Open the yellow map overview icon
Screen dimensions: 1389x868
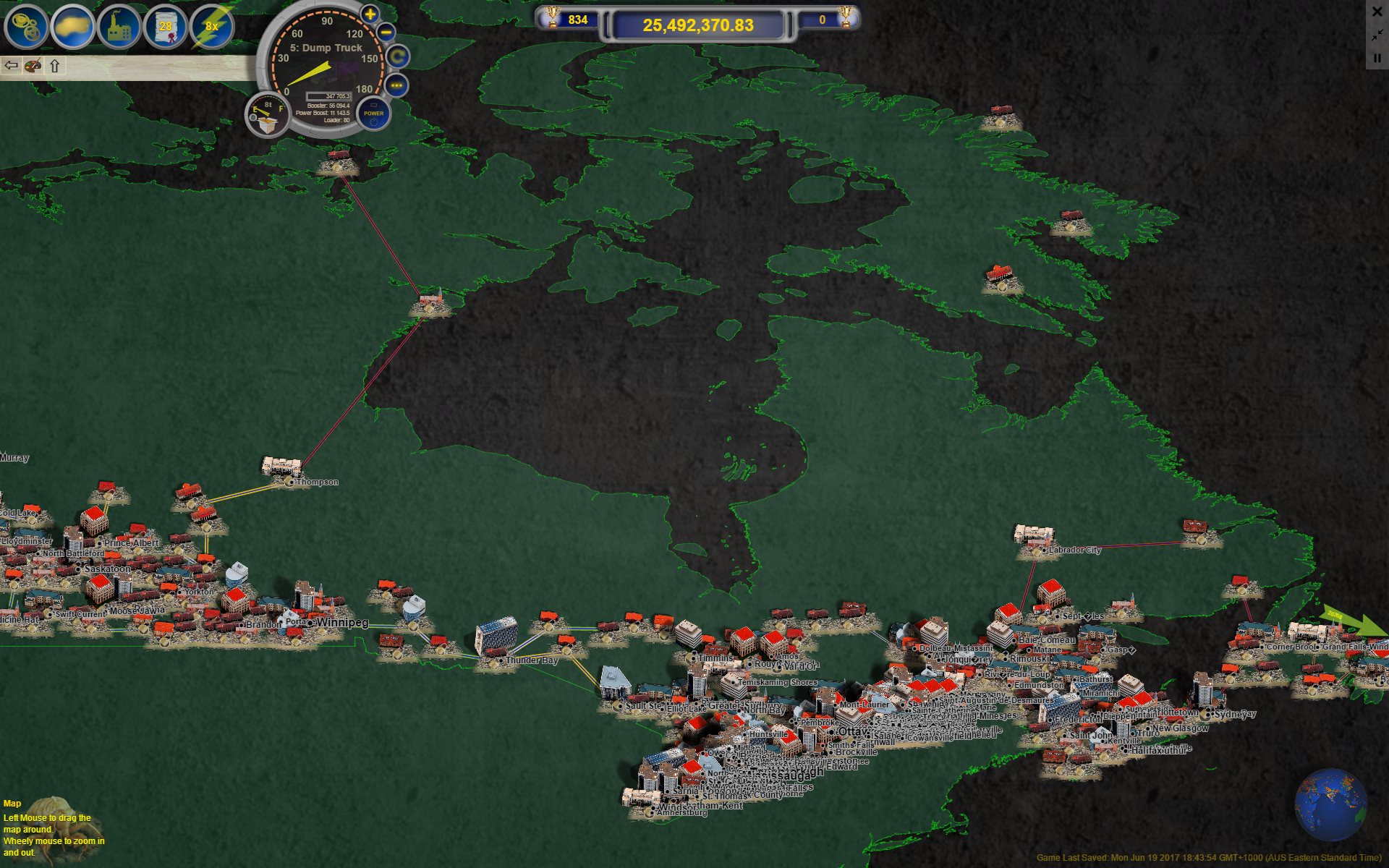[69, 25]
